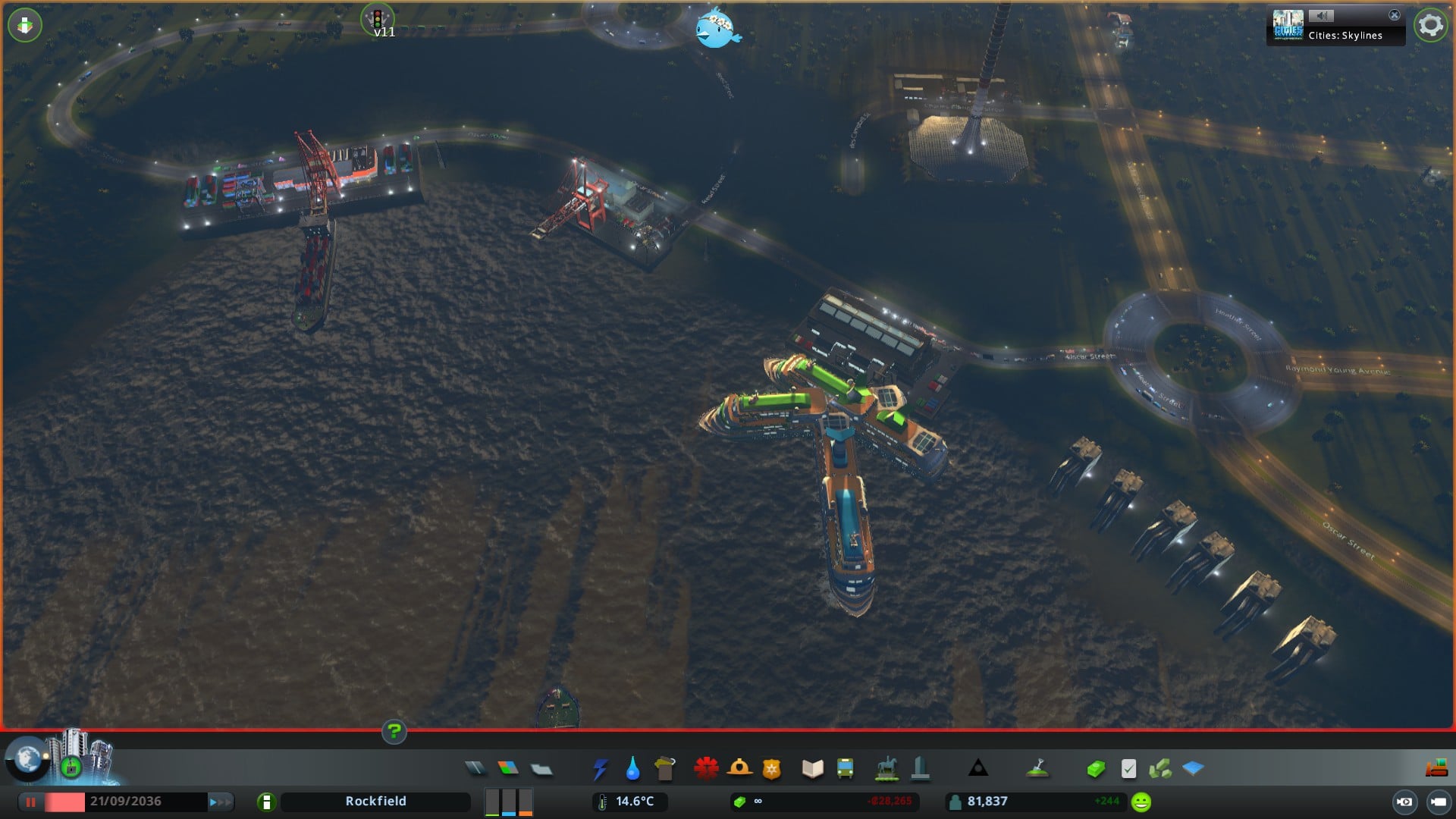Open the Public Transport bus menu
The width and height of the screenshot is (1456, 819).
tap(845, 769)
